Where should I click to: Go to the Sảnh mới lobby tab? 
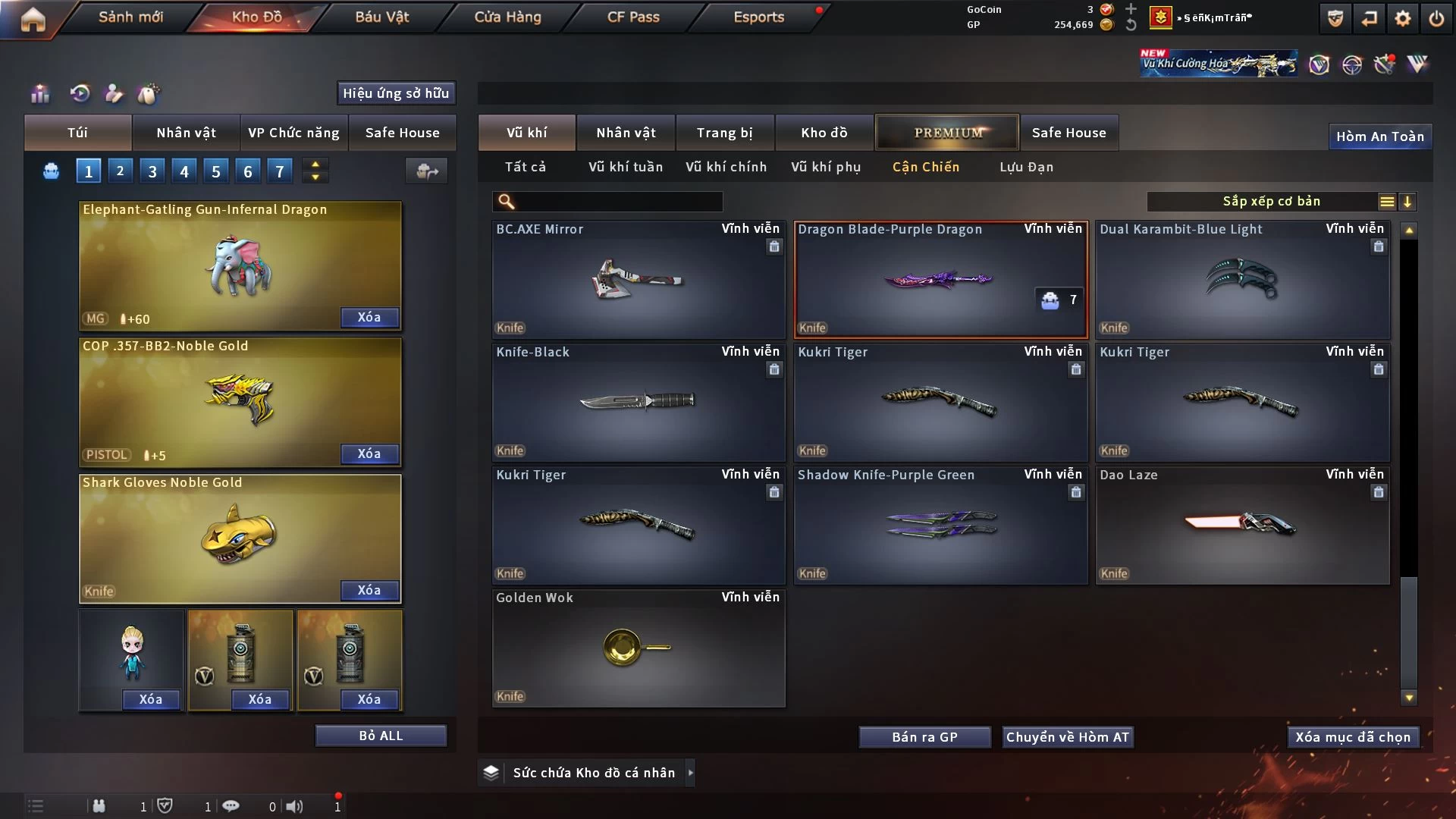click(130, 17)
